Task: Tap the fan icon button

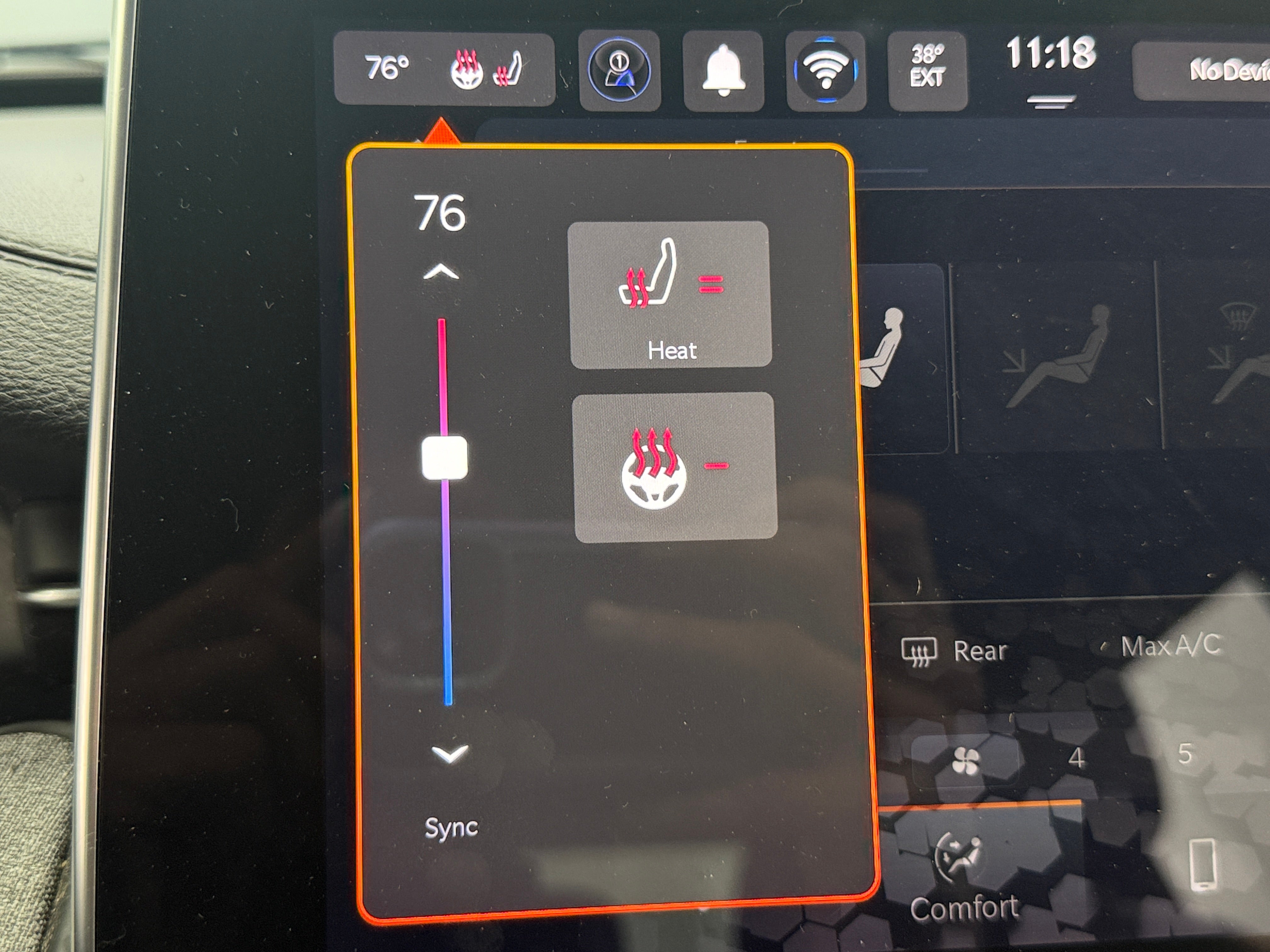Action: click(965, 762)
